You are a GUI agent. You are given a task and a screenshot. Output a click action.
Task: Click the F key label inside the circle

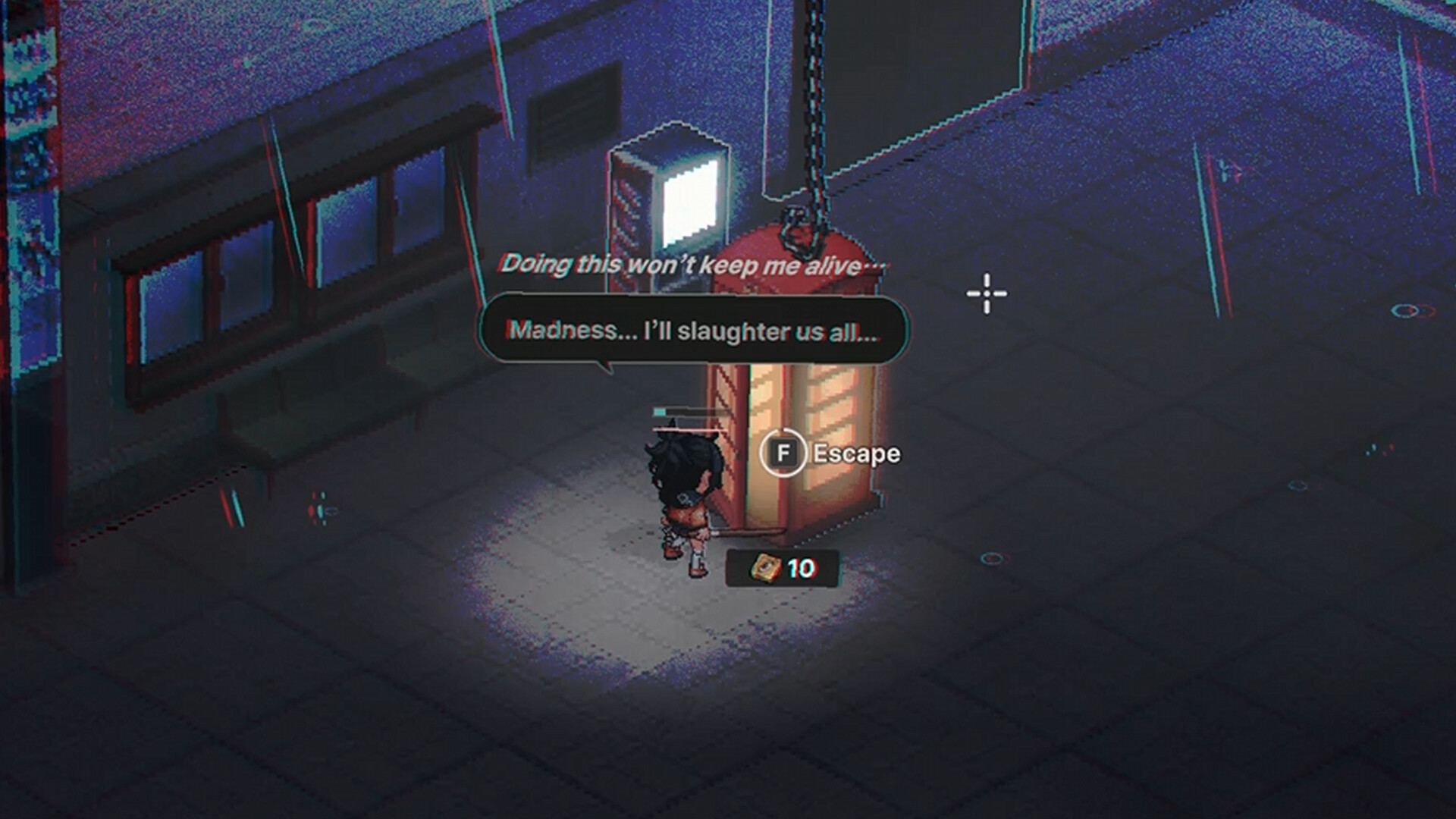click(782, 453)
